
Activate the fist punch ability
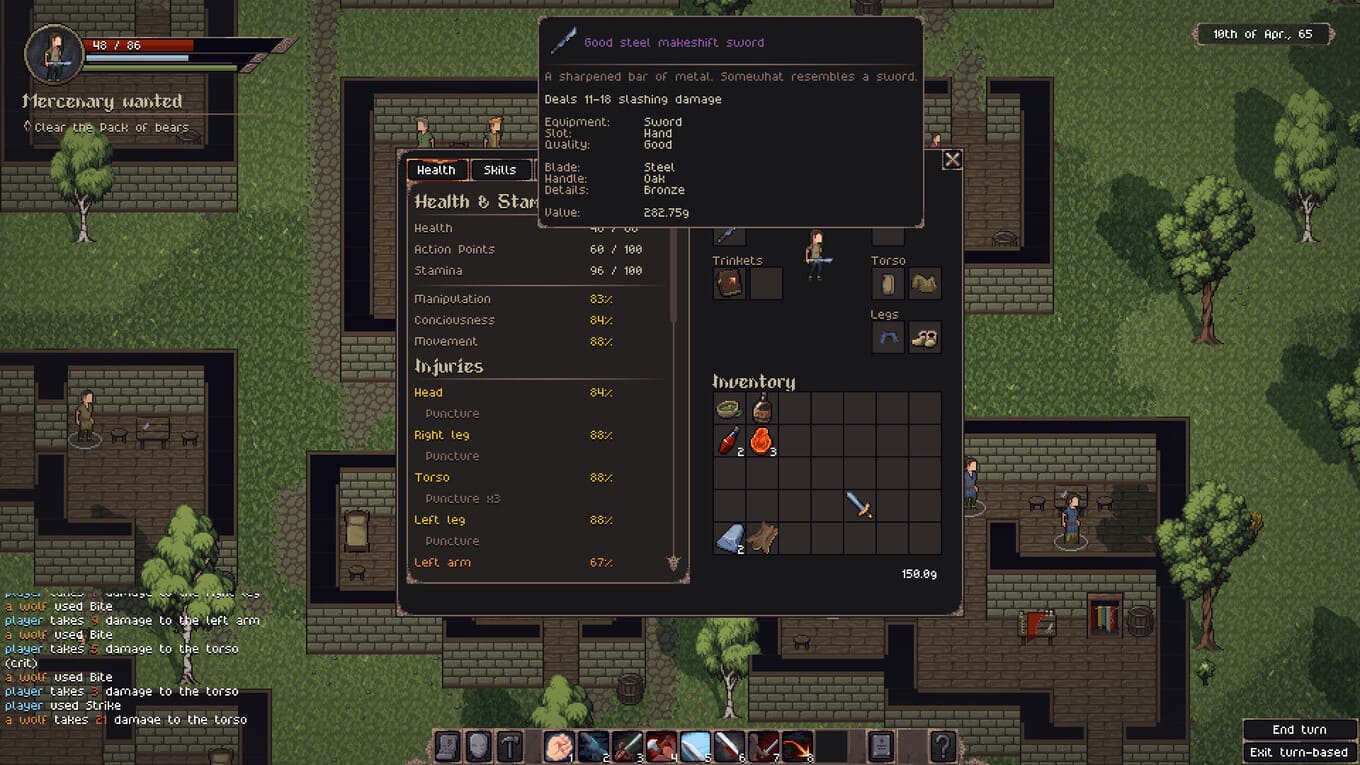(x=559, y=746)
